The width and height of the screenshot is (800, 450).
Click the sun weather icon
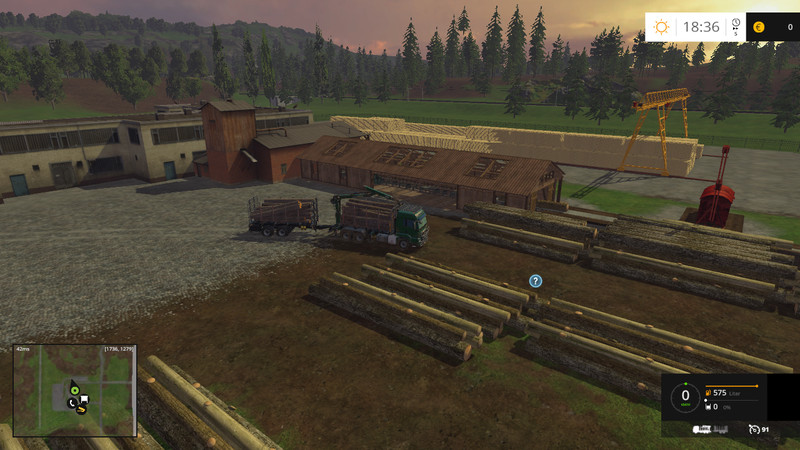tap(663, 27)
